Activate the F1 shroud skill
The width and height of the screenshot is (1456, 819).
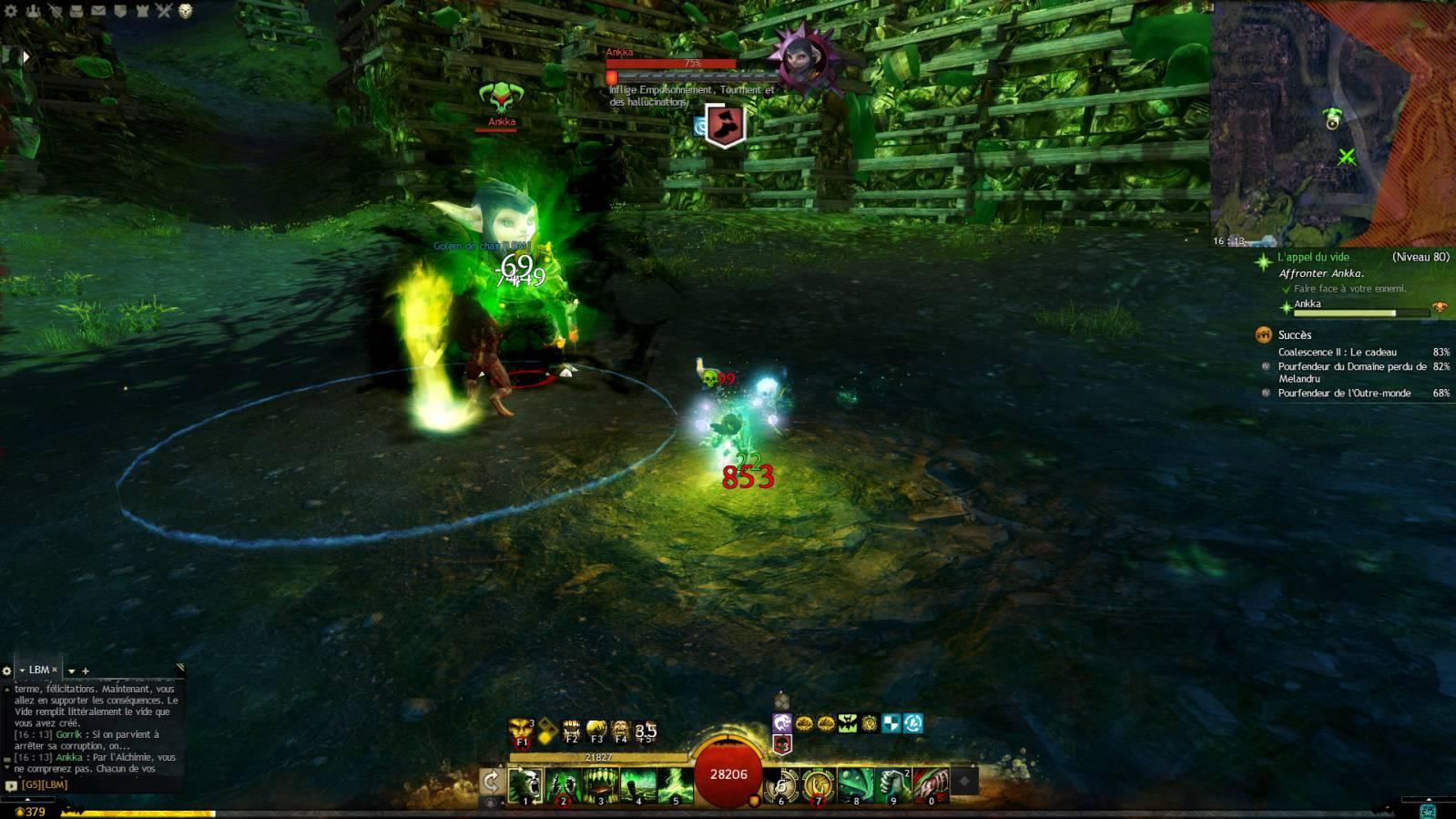click(x=522, y=731)
